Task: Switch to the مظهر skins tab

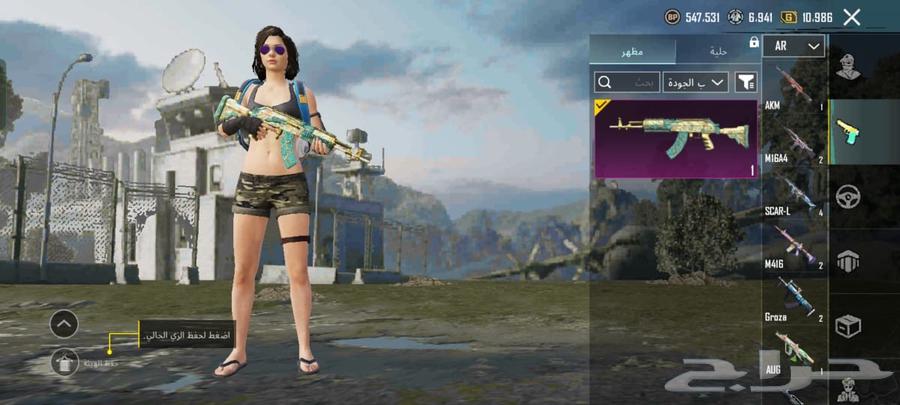Action: (x=632, y=50)
